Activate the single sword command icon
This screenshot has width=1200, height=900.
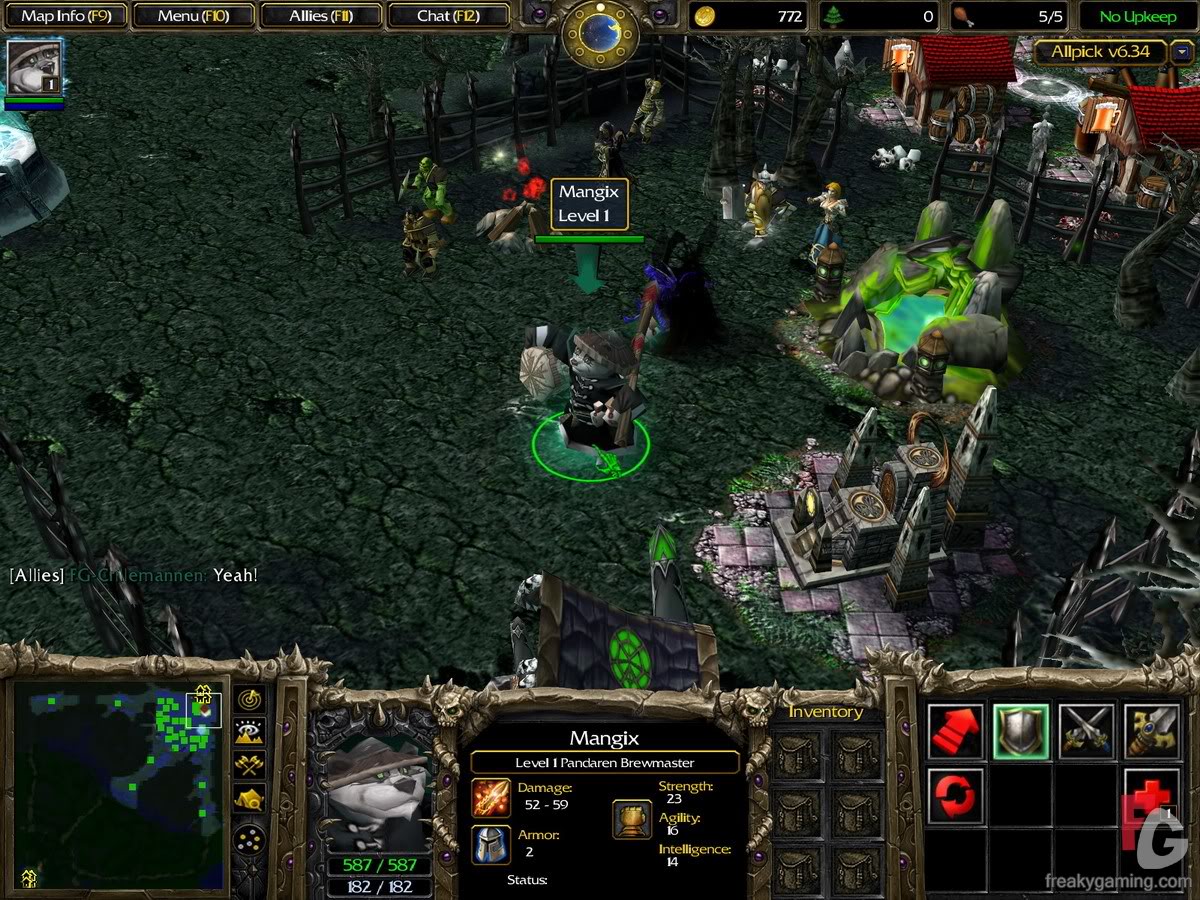click(x=1151, y=732)
